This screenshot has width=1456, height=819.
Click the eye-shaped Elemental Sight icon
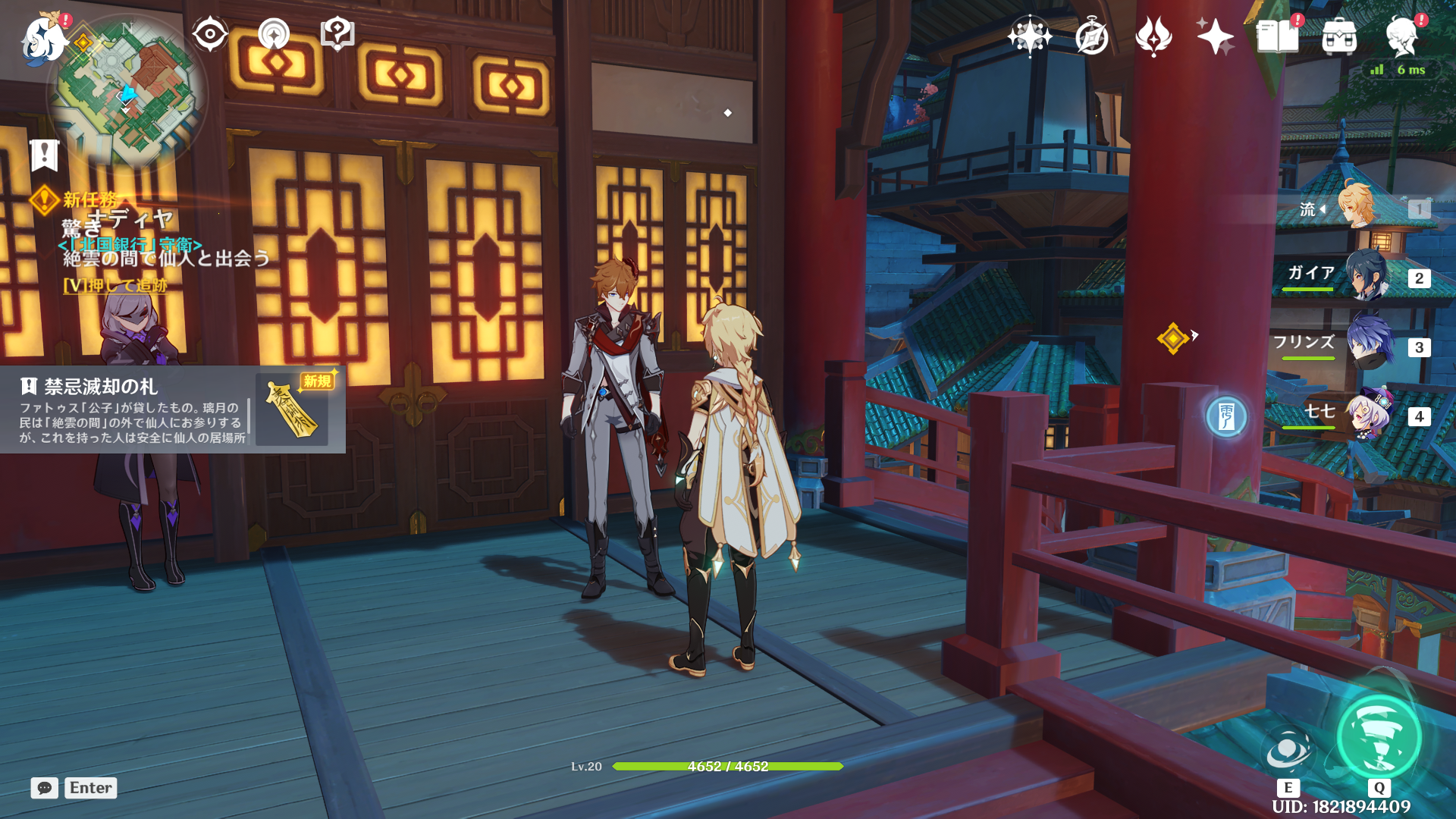tap(210, 34)
